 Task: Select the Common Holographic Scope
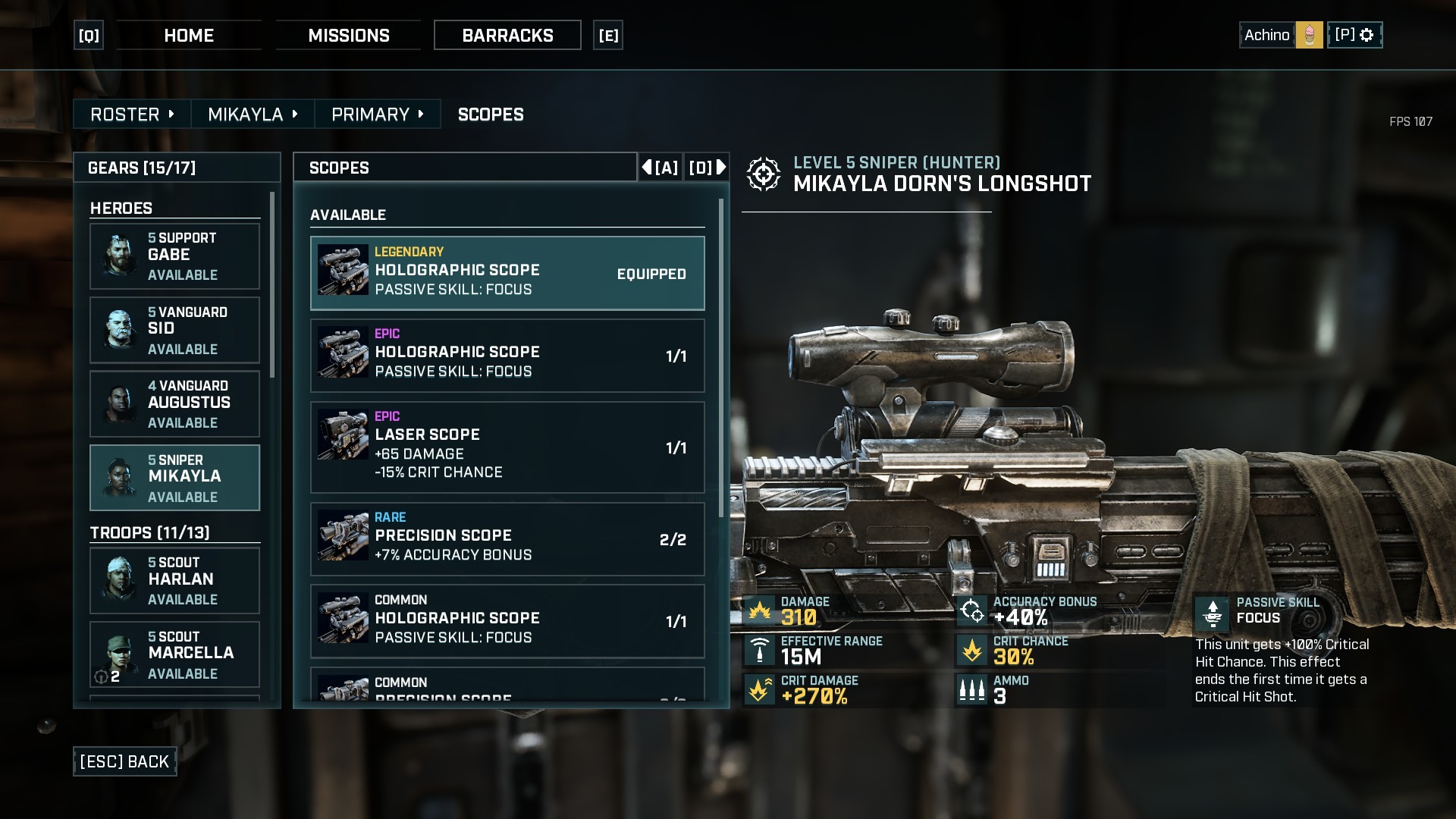click(507, 621)
